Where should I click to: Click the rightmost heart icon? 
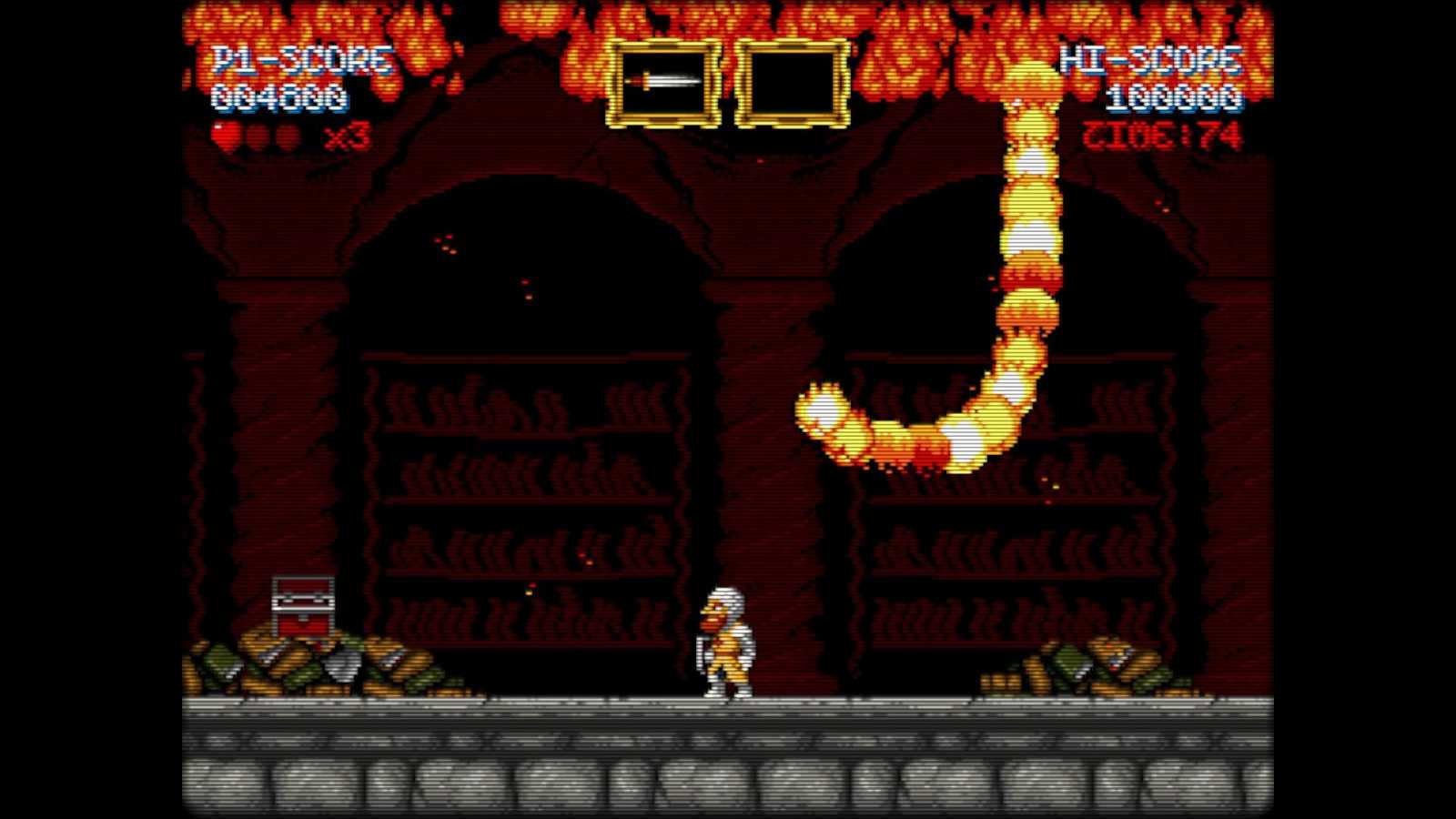tap(286, 135)
